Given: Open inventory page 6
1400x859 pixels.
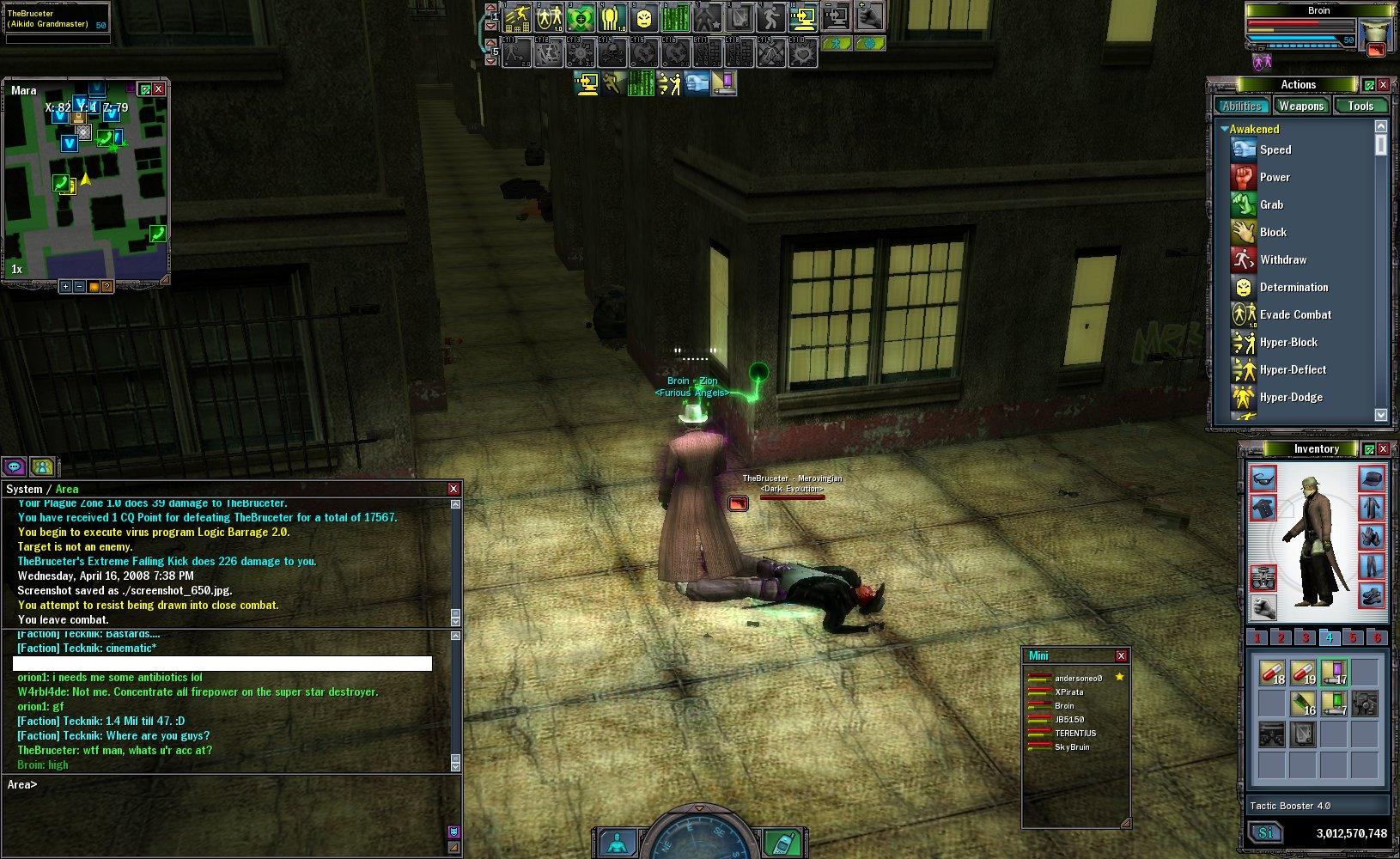Looking at the screenshot, I should 1377,637.
